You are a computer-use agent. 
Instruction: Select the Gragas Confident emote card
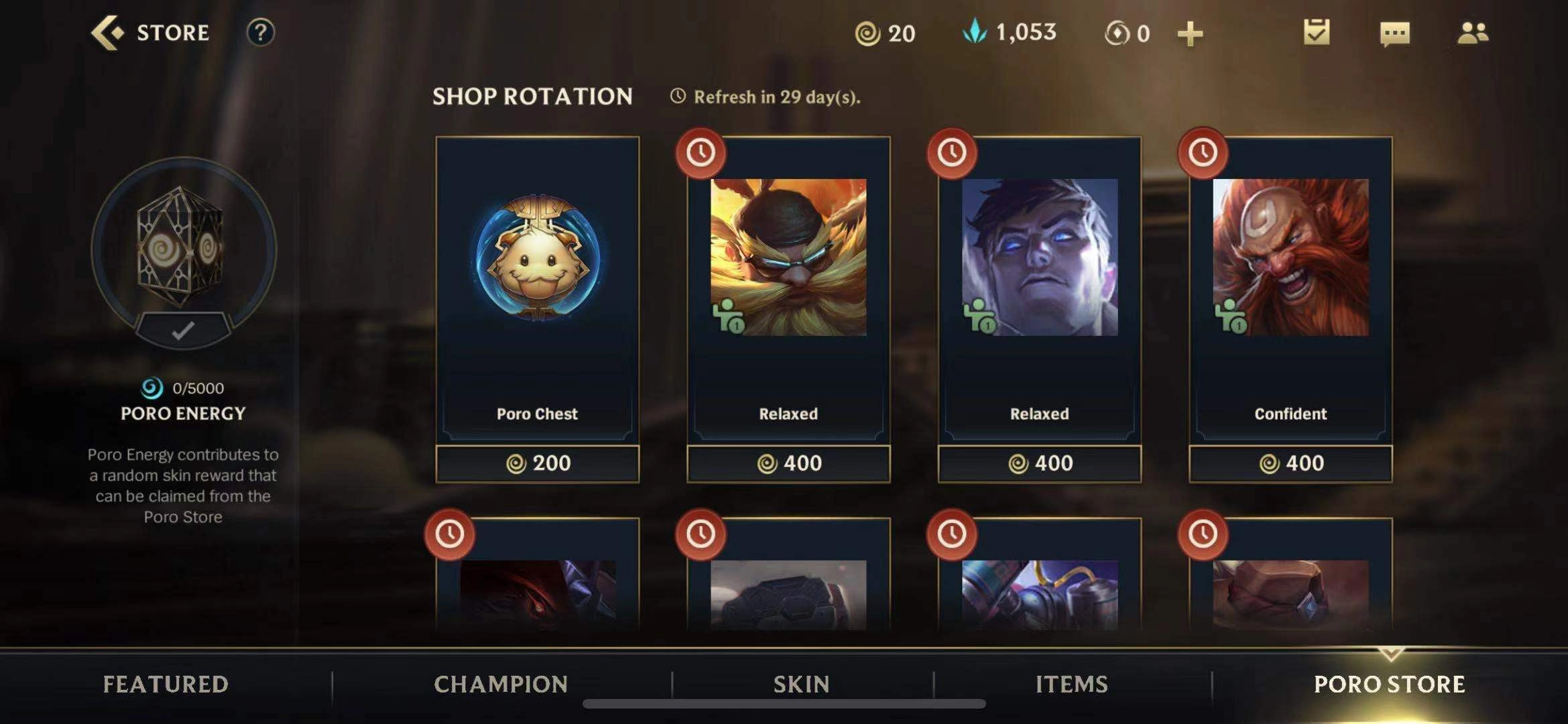coord(1290,288)
